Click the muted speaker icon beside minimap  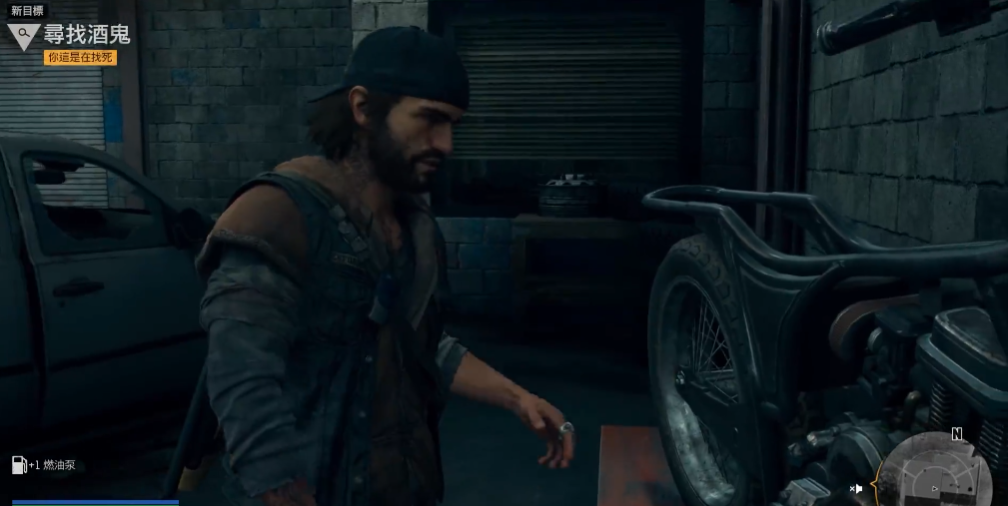[856, 488]
